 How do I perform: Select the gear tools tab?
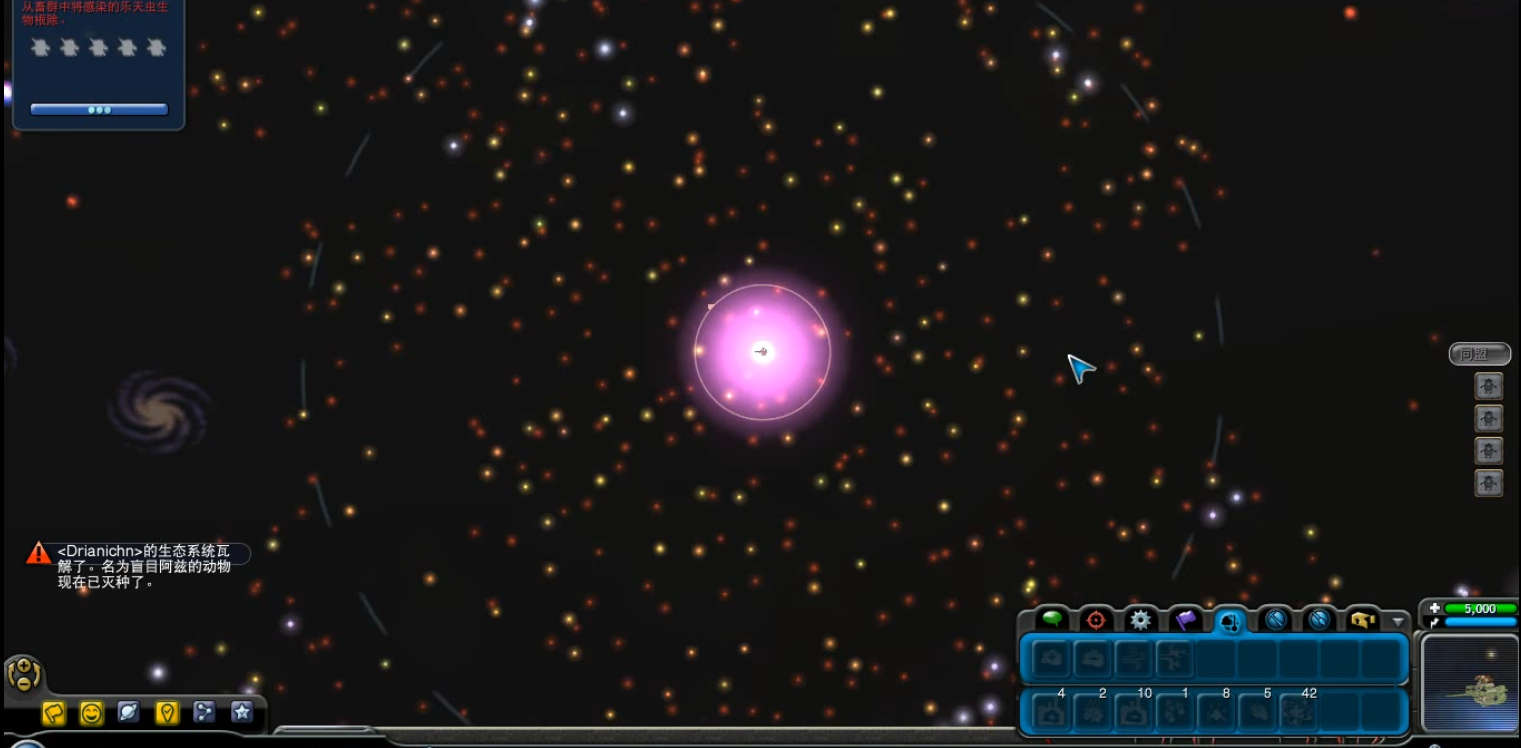click(1140, 619)
